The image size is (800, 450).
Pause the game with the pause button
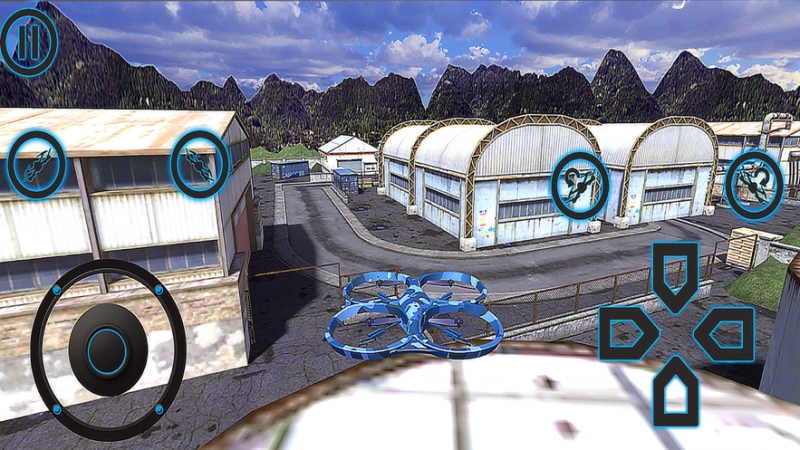[29, 41]
